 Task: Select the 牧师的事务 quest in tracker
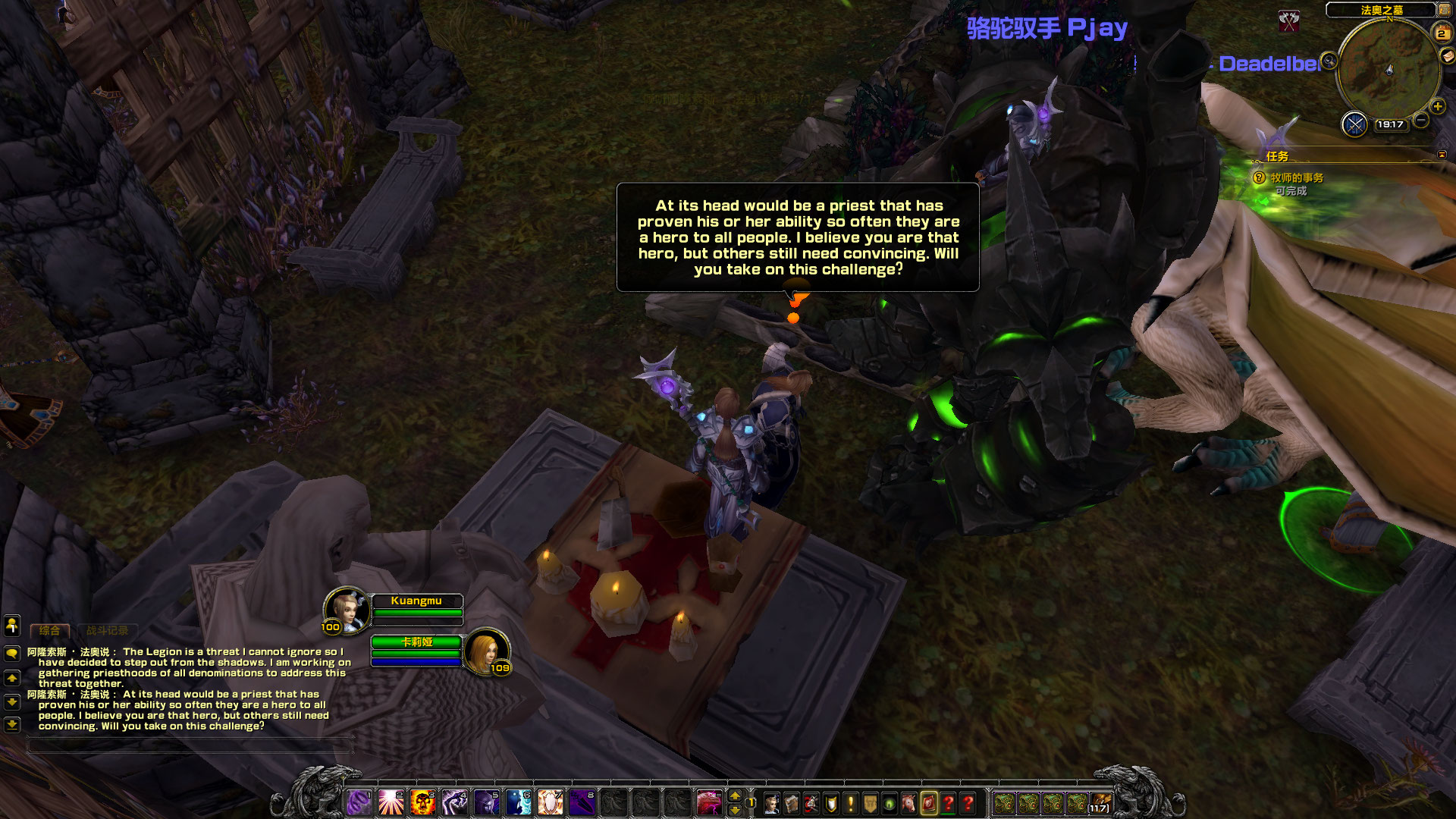click(1297, 177)
